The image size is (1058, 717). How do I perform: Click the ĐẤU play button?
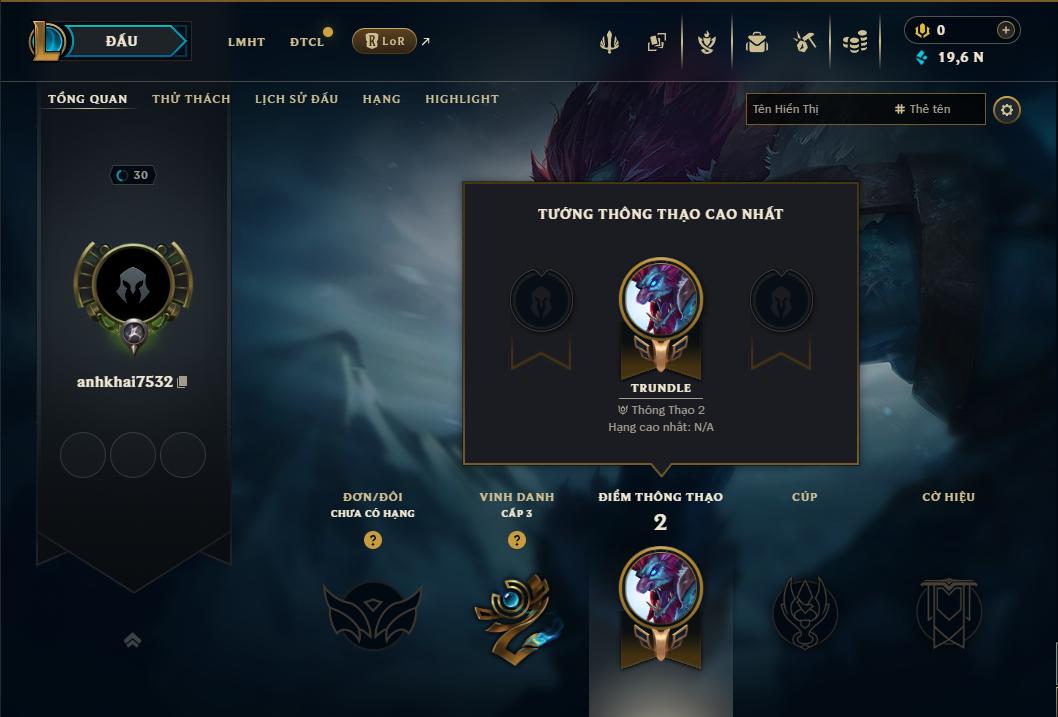pos(121,41)
